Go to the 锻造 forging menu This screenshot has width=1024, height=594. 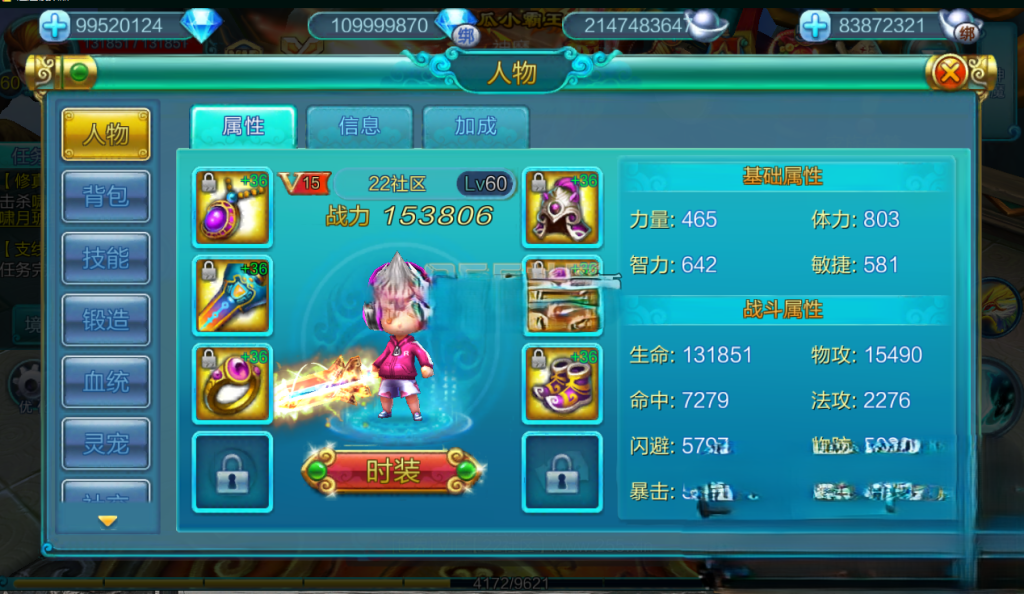coord(105,320)
